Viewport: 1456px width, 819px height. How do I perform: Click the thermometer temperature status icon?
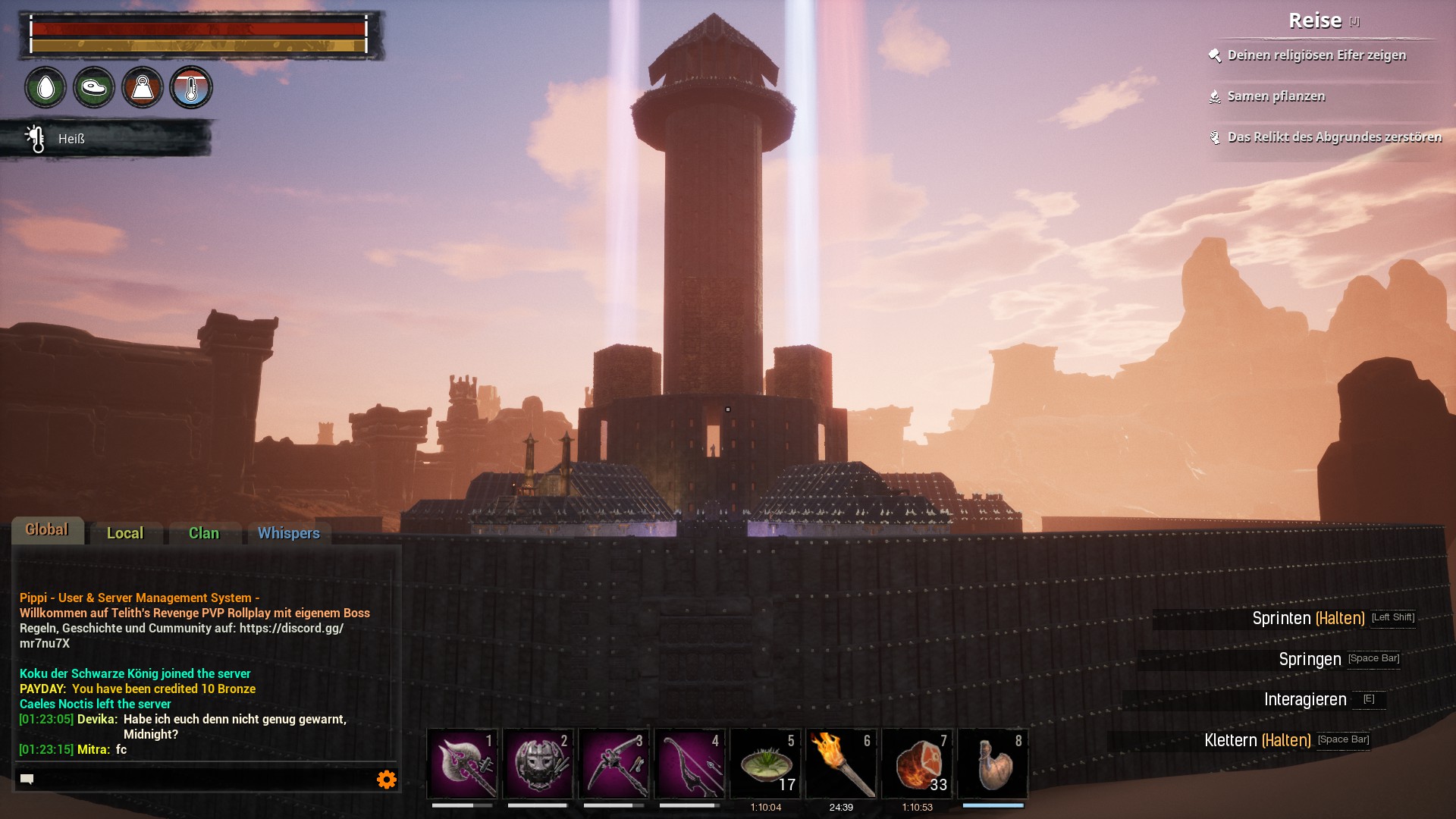191,88
